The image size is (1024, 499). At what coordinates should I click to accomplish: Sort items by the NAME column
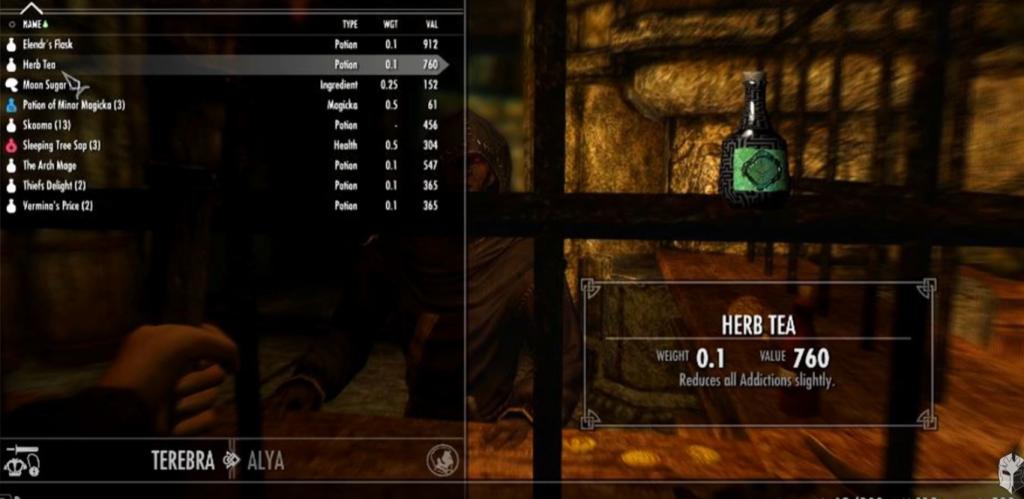(x=33, y=23)
